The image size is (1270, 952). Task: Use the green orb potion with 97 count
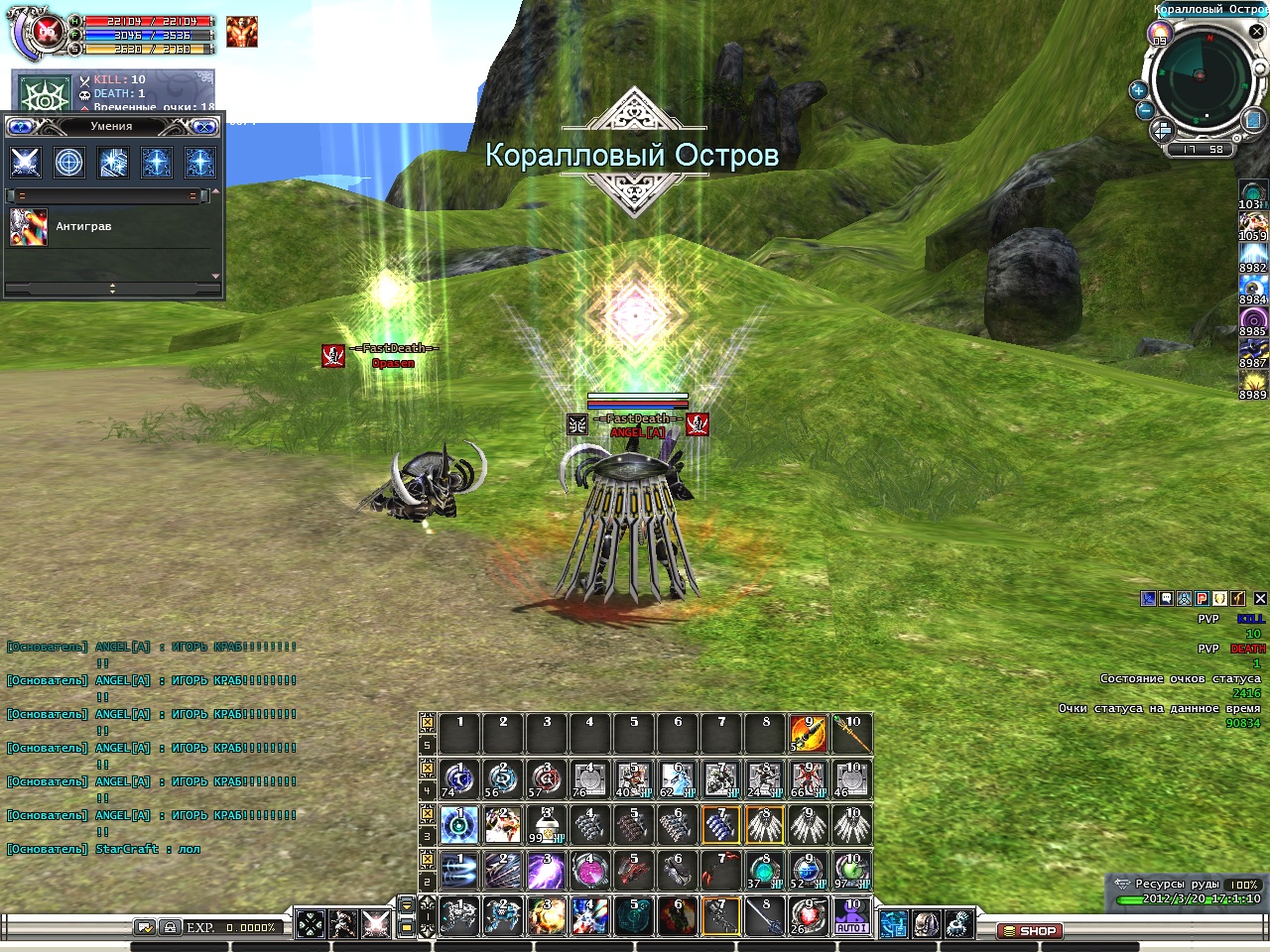pyautogui.click(x=851, y=872)
